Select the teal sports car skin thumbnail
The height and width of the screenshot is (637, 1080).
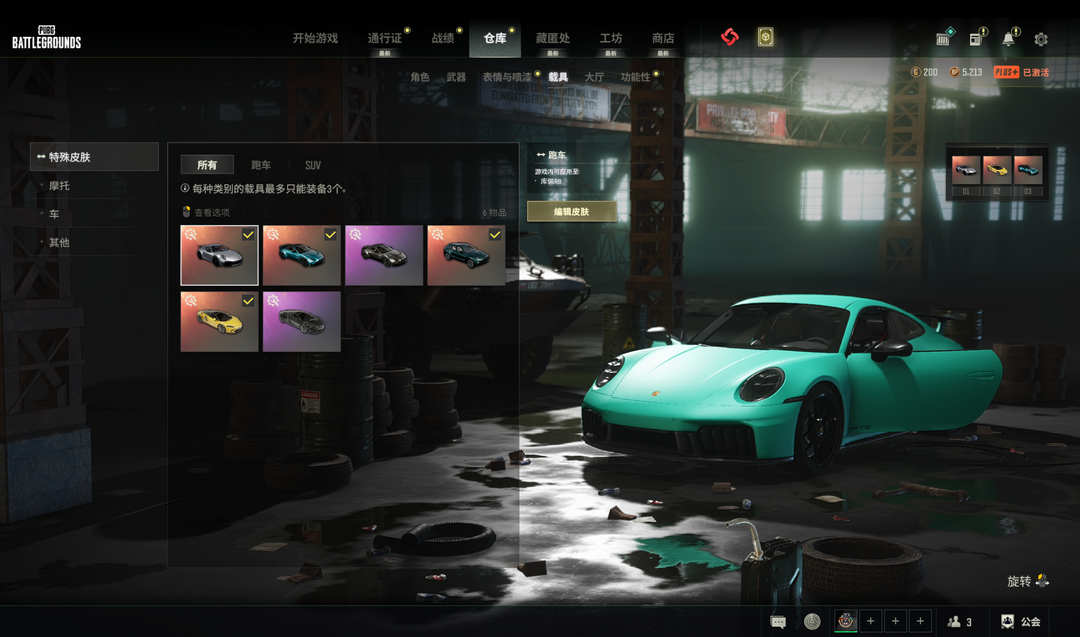tap(301, 255)
